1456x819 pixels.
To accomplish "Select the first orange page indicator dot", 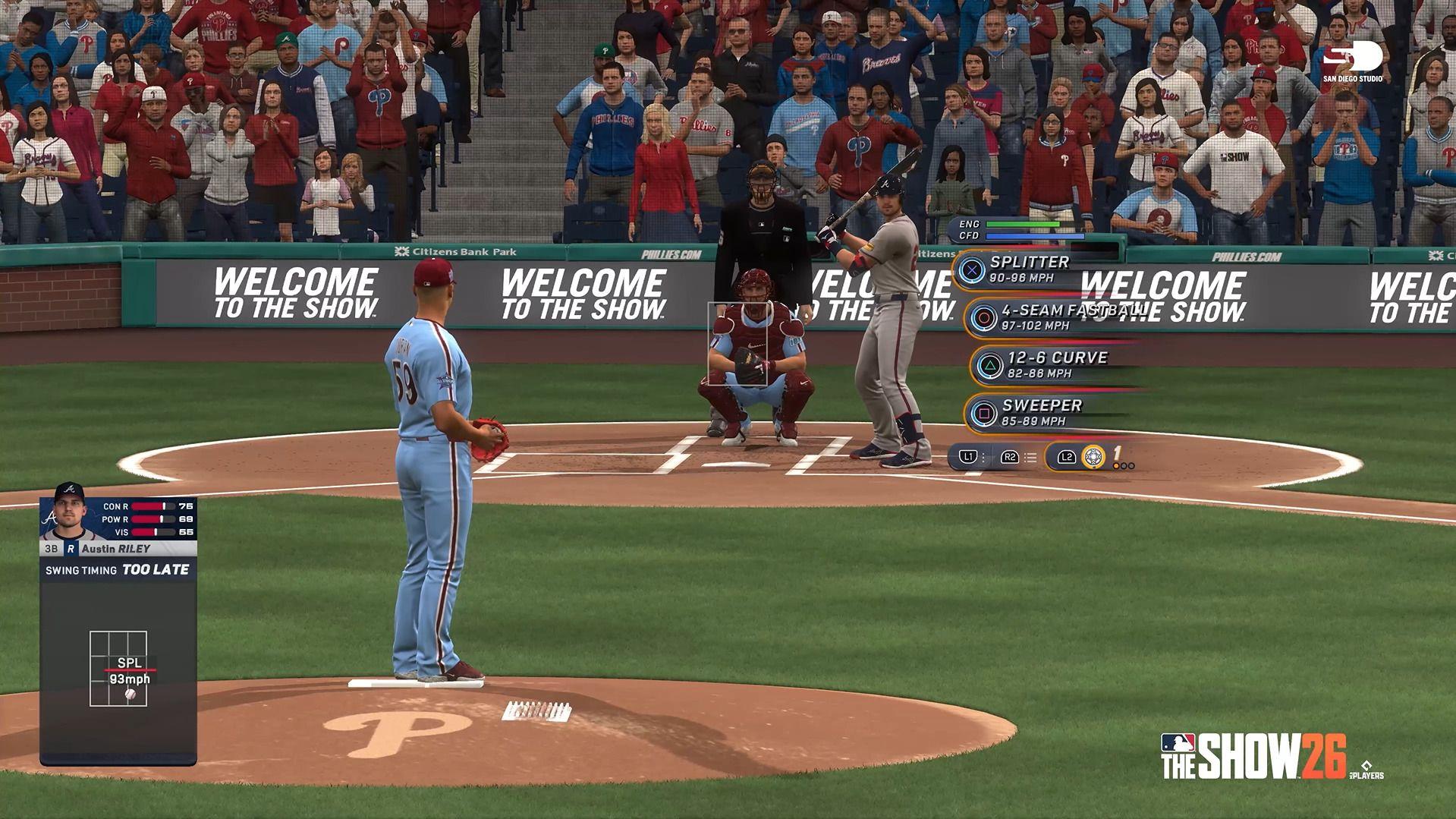I will coord(1116,466).
